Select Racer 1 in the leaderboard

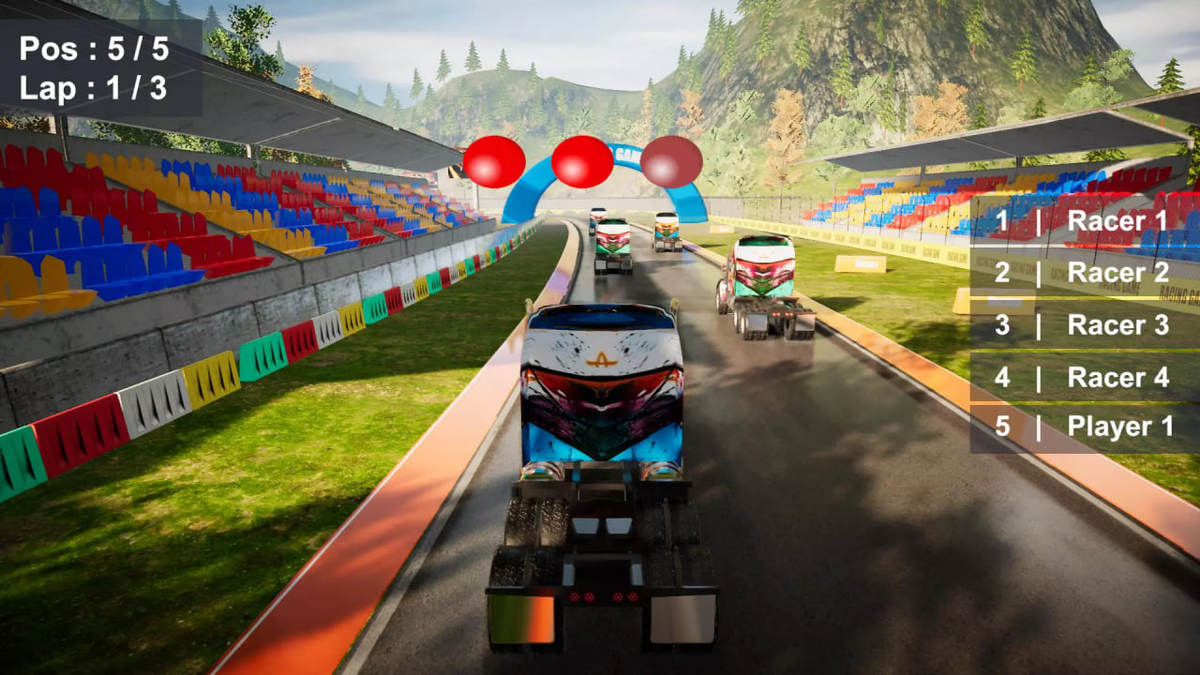point(1085,221)
